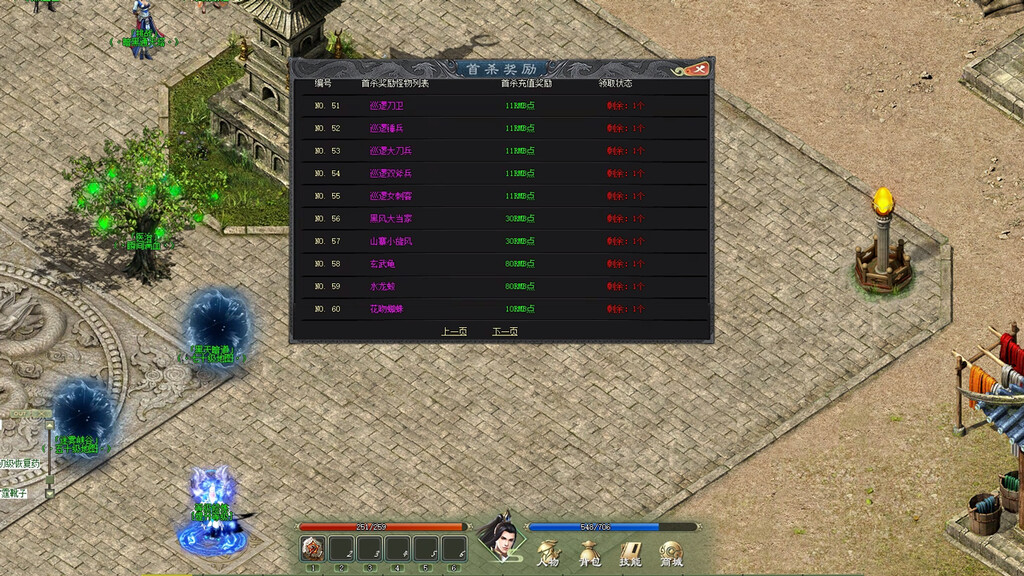Use the item in hotbar slot 1

[x=313, y=548]
